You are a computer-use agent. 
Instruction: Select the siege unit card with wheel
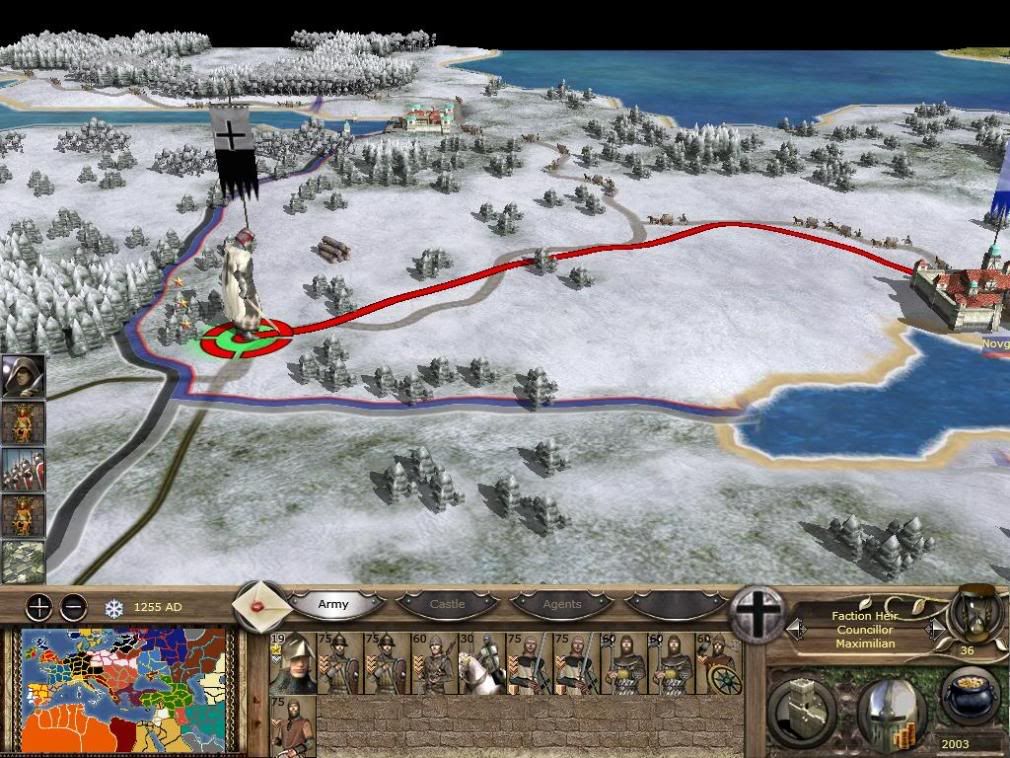(x=717, y=664)
